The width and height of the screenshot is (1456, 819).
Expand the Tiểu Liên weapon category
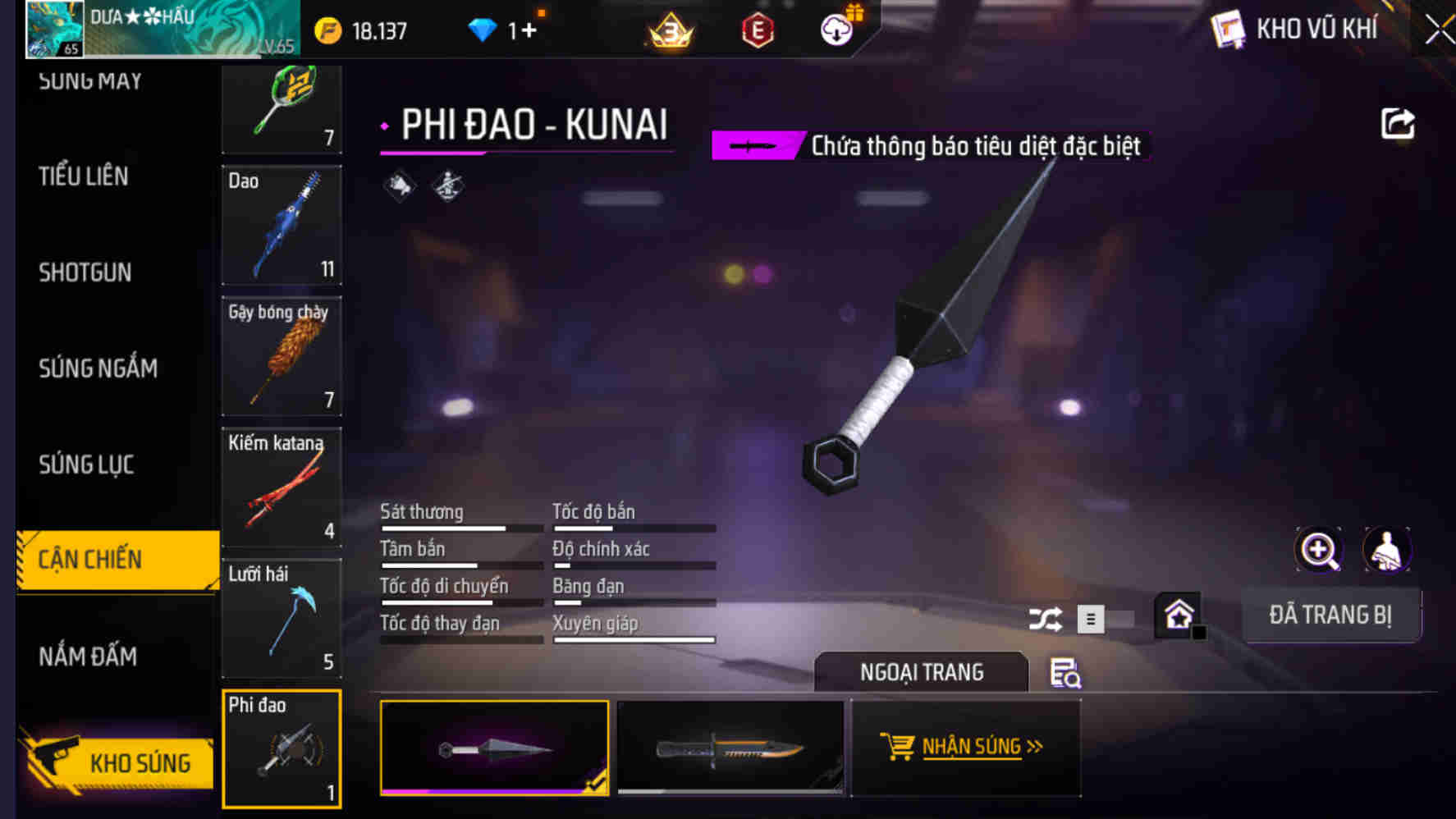click(x=83, y=176)
